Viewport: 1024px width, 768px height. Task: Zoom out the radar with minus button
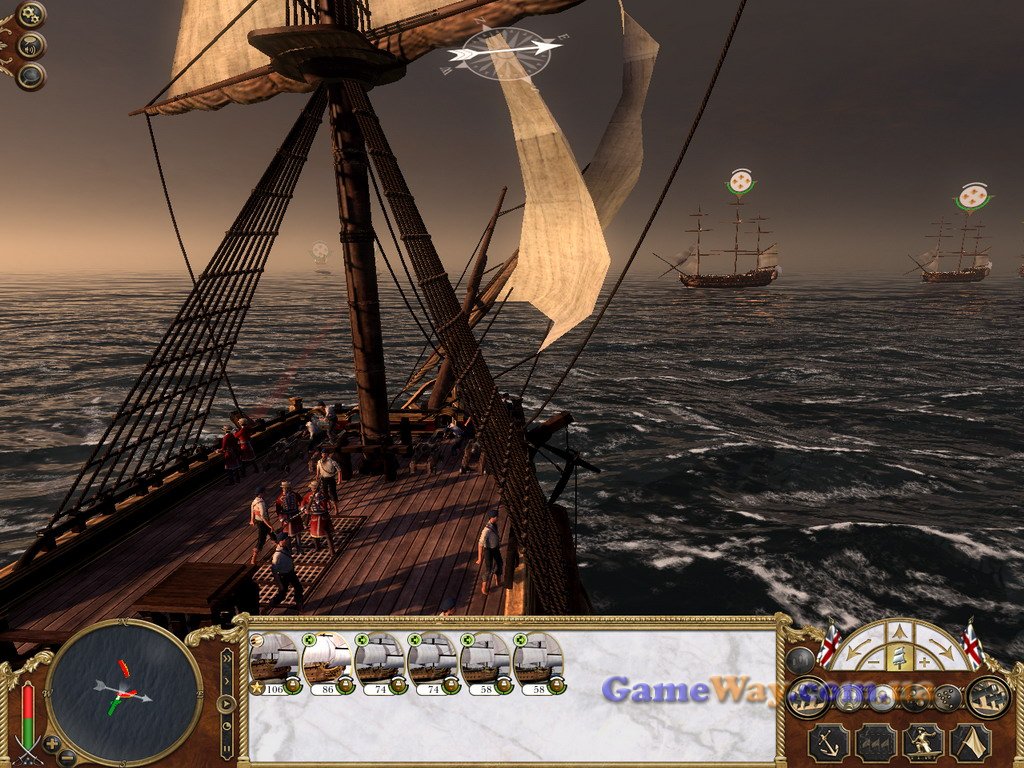click(x=66, y=757)
